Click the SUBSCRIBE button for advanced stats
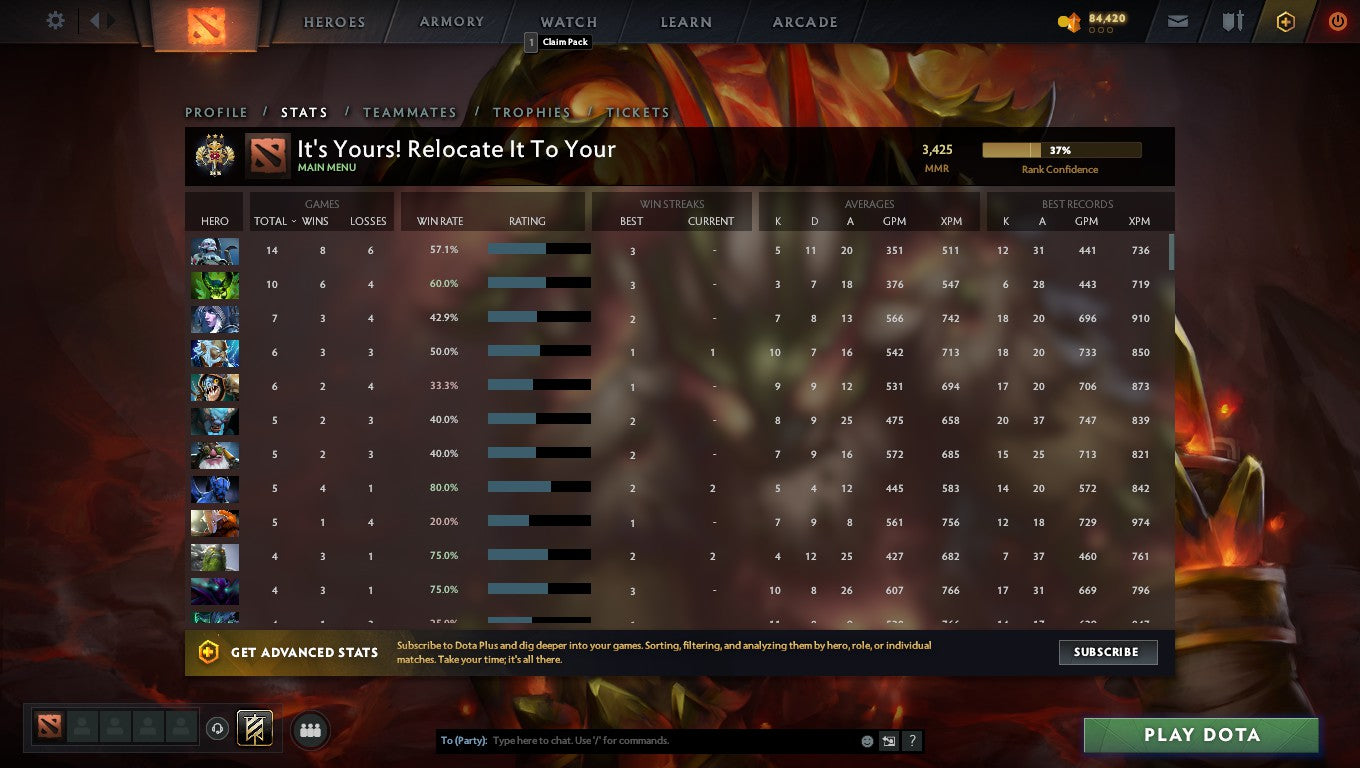 tap(1107, 652)
